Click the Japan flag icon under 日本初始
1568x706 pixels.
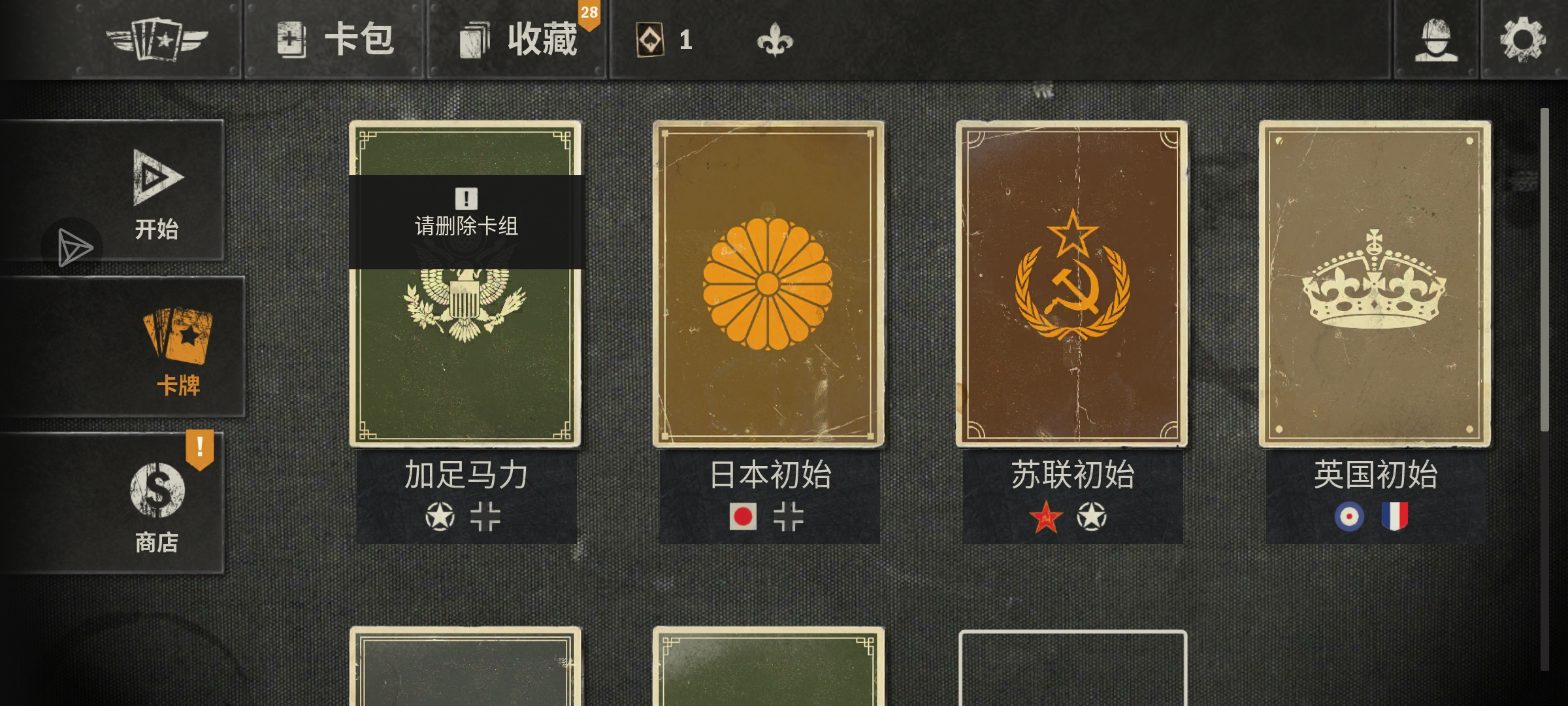click(x=743, y=516)
